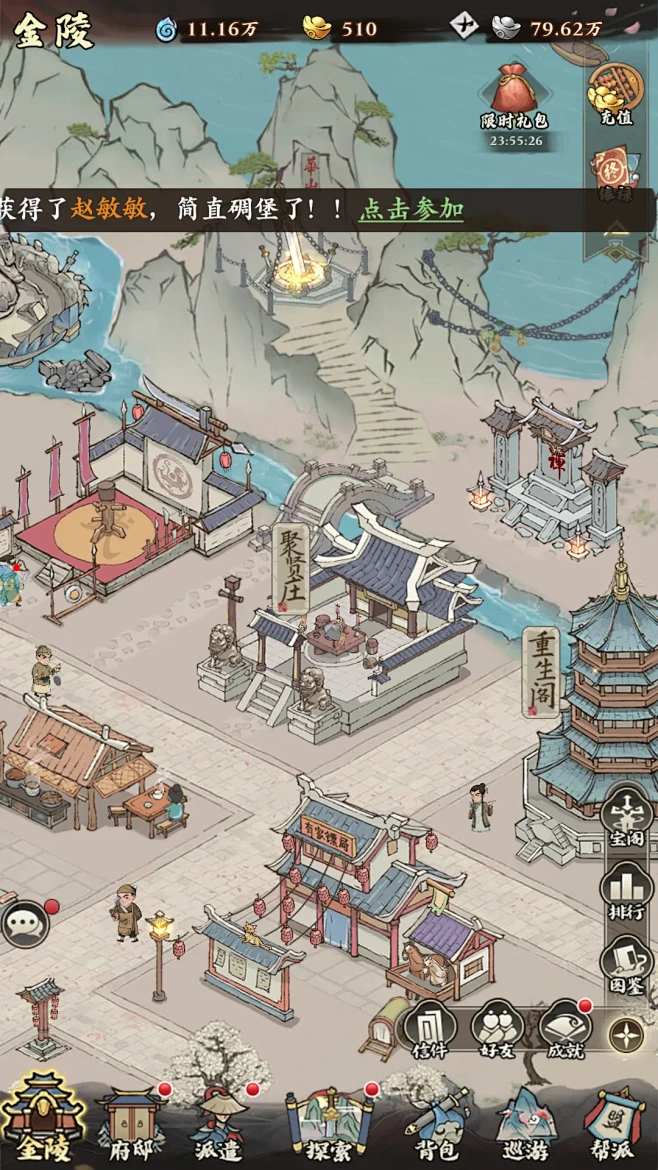Screen dimensions: 658x1170
Task: Tap the plus button beside silver ingots
Action: click(465, 26)
